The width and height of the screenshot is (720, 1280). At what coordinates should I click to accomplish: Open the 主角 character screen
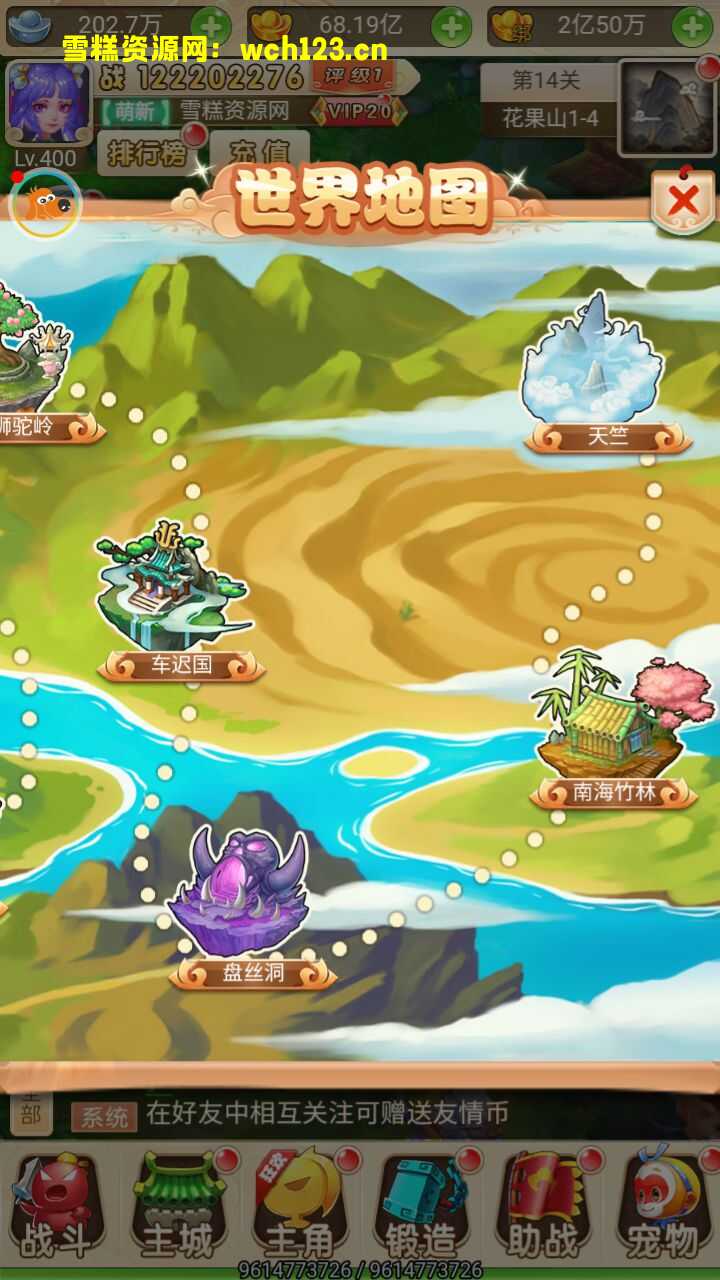pyautogui.click(x=299, y=1207)
